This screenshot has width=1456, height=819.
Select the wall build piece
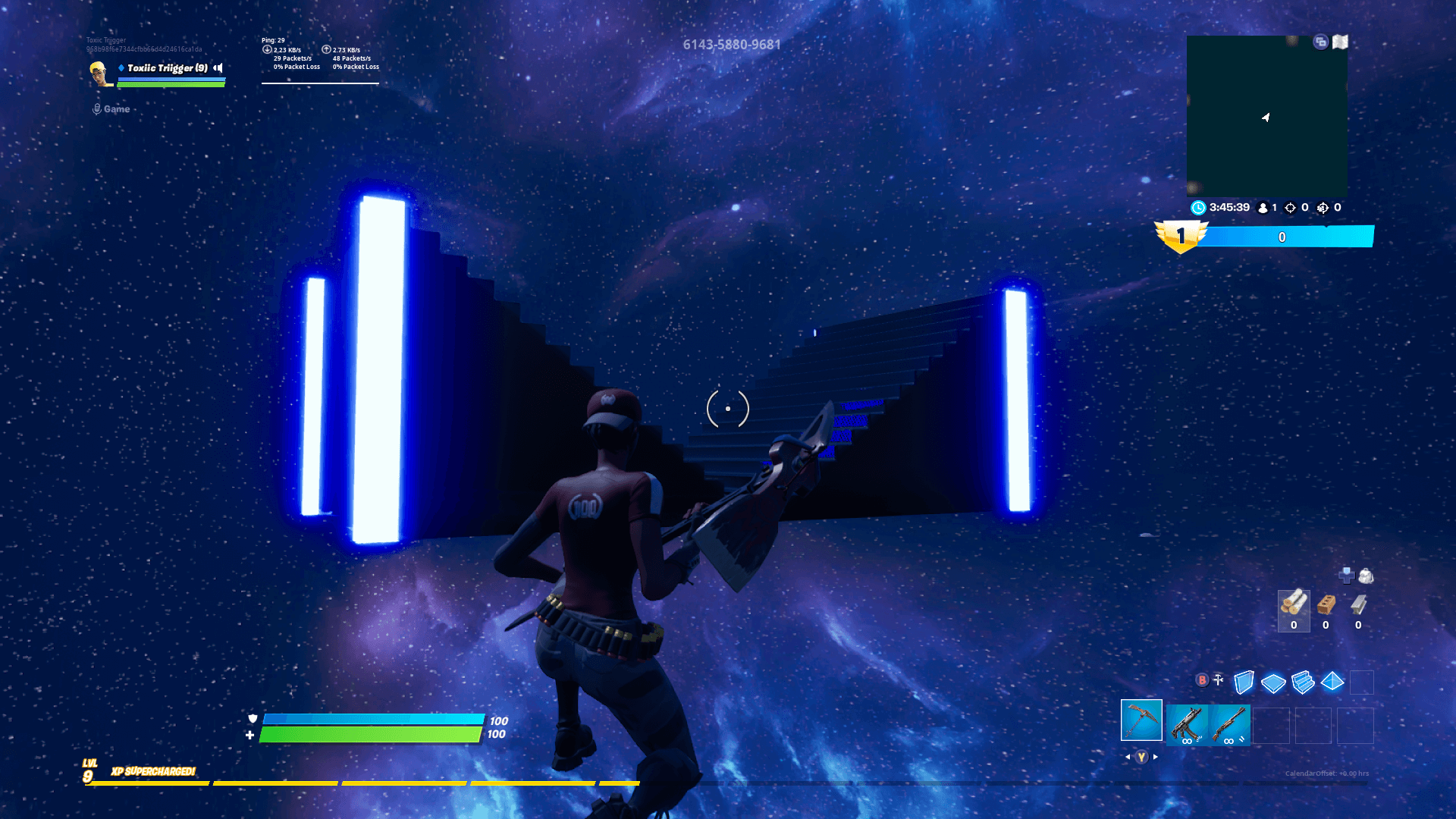(1244, 682)
